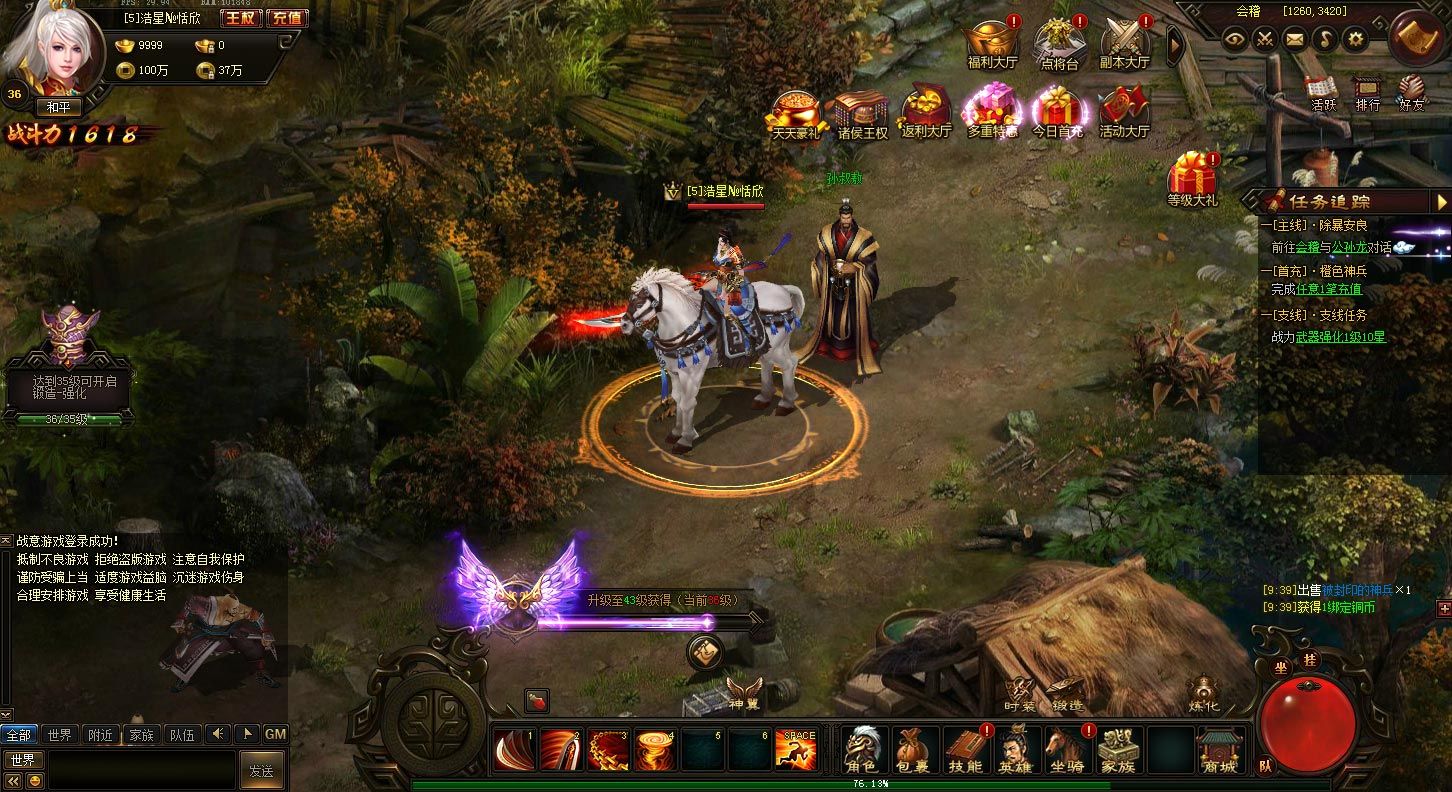Open the emoji picker in chat
Viewport: 1452px width, 792px height.
35,781
